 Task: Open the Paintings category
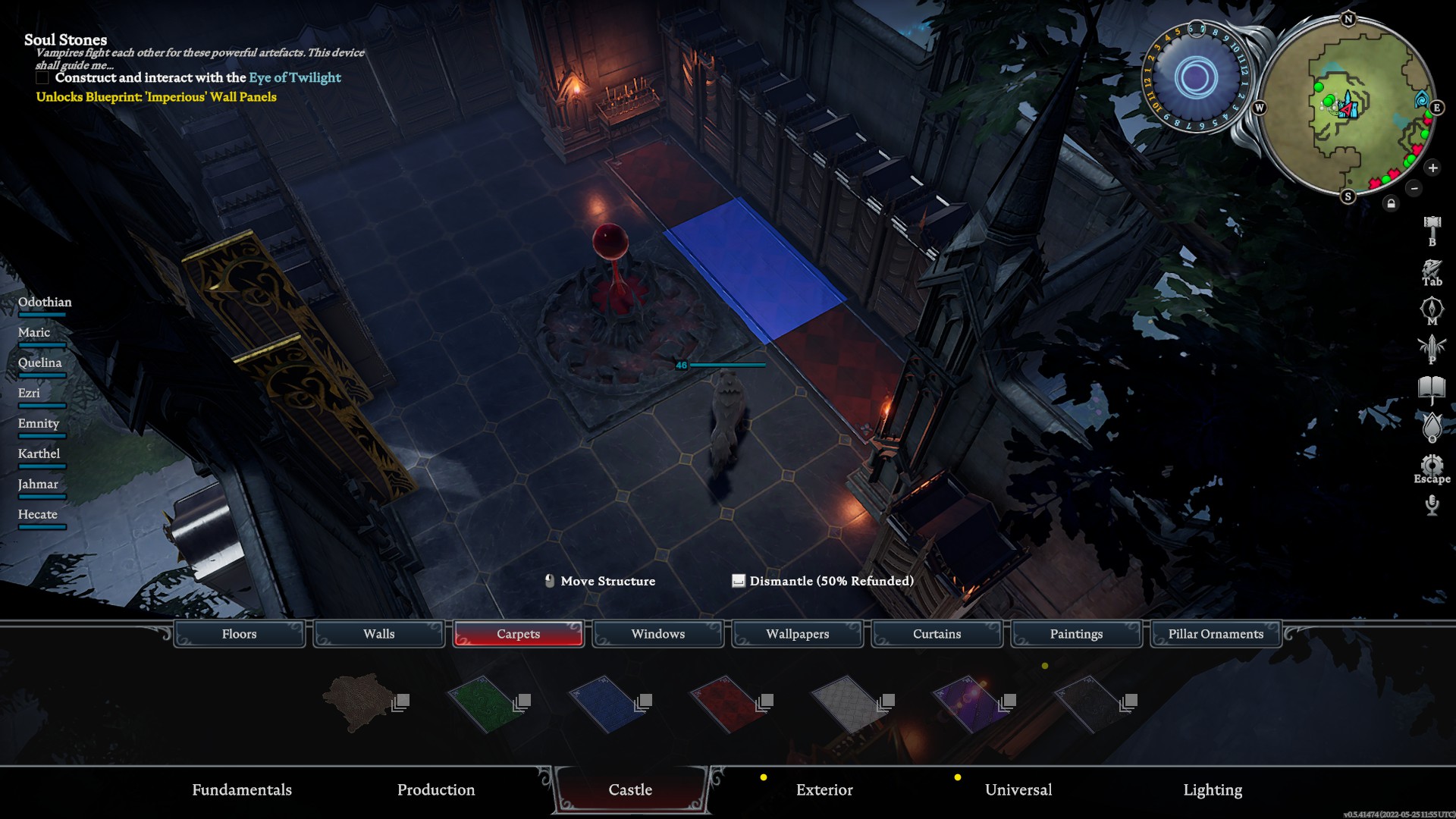pyautogui.click(x=1076, y=634)
